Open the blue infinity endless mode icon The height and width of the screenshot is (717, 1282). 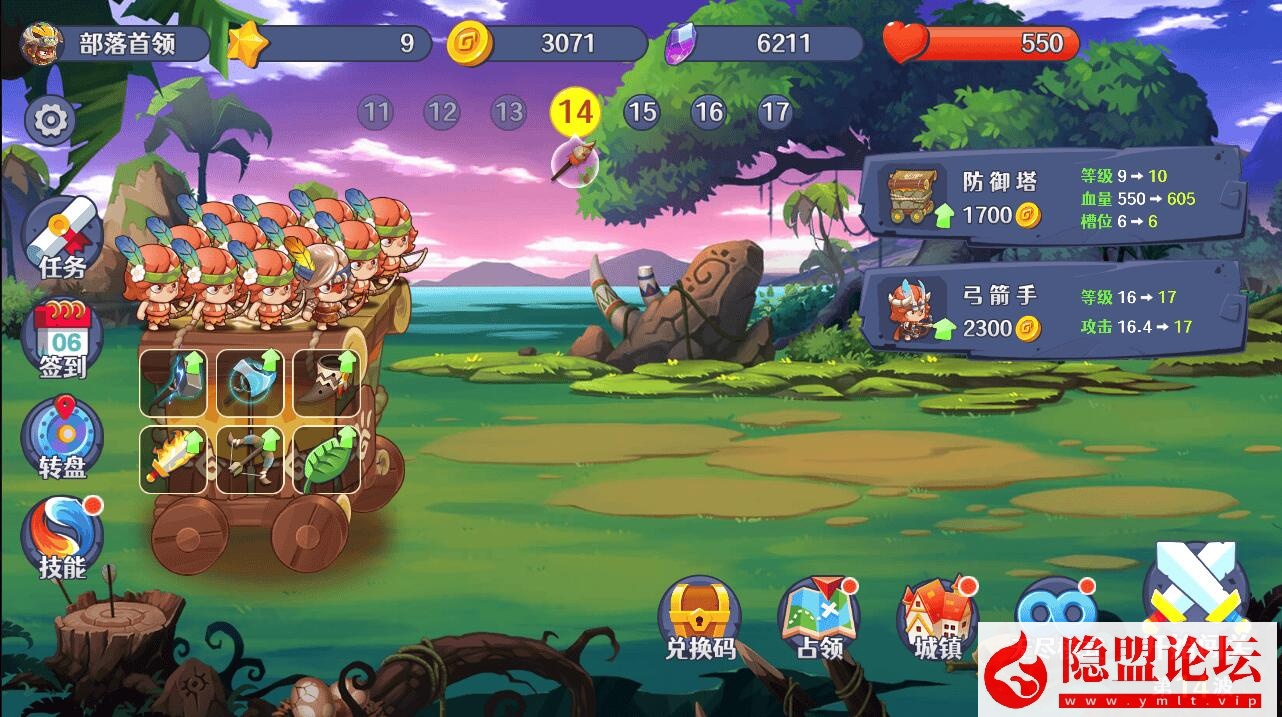pyautogui.click(x=1055, y=605)
